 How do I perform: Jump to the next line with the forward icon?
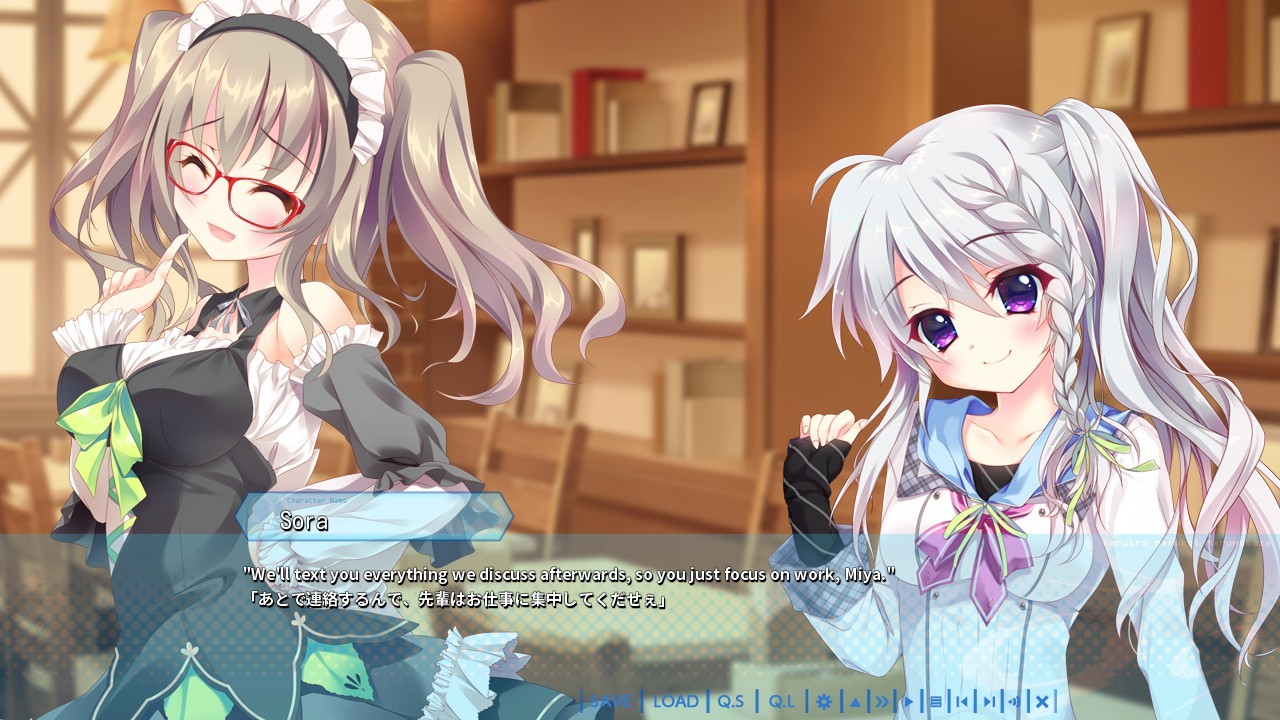tap(990, 701)
